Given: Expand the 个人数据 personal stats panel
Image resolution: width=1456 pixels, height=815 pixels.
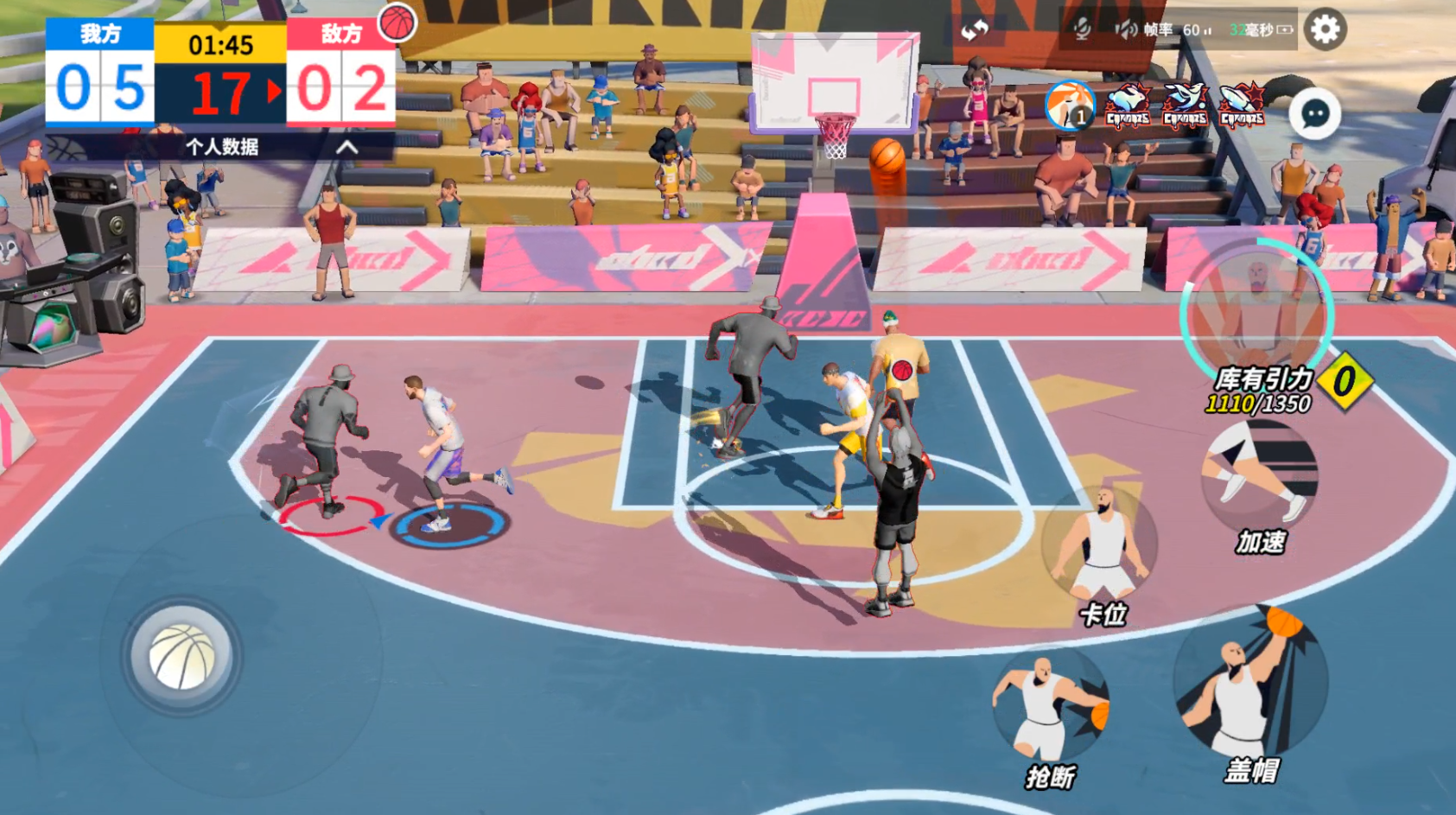Looking at the screenshot, I should pyautogui.click(x=347, y=147).
